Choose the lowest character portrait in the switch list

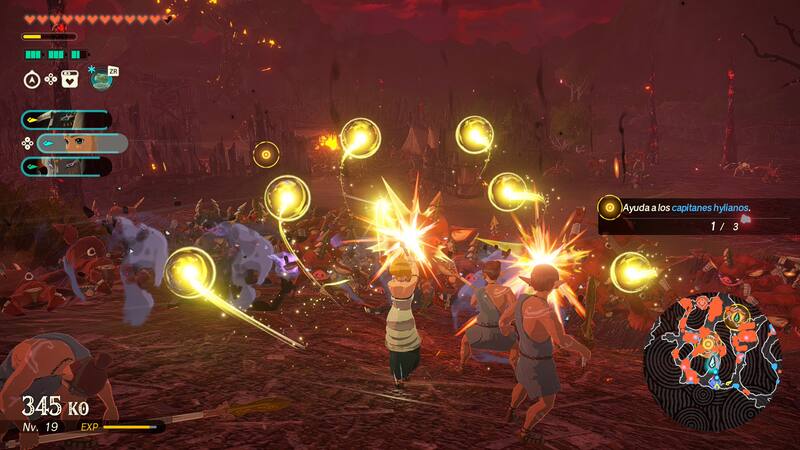pos(66,166)
